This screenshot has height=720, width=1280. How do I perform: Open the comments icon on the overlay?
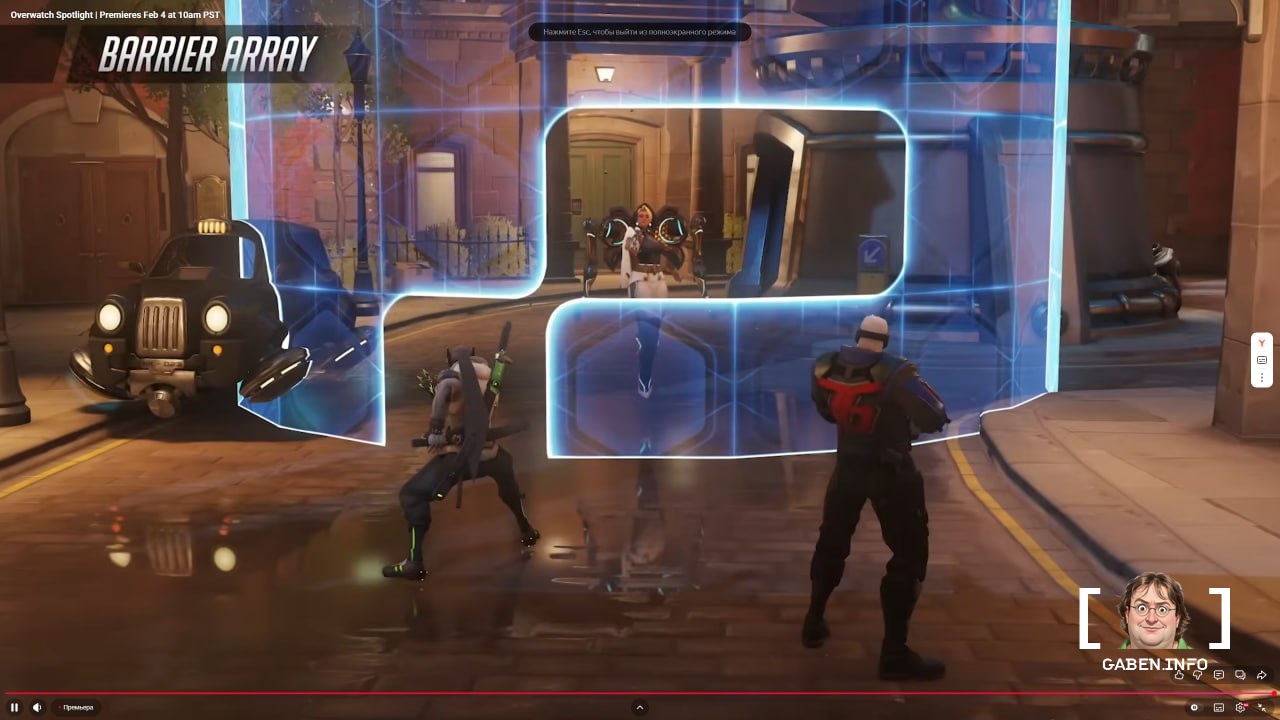(x=1218, y=675)
